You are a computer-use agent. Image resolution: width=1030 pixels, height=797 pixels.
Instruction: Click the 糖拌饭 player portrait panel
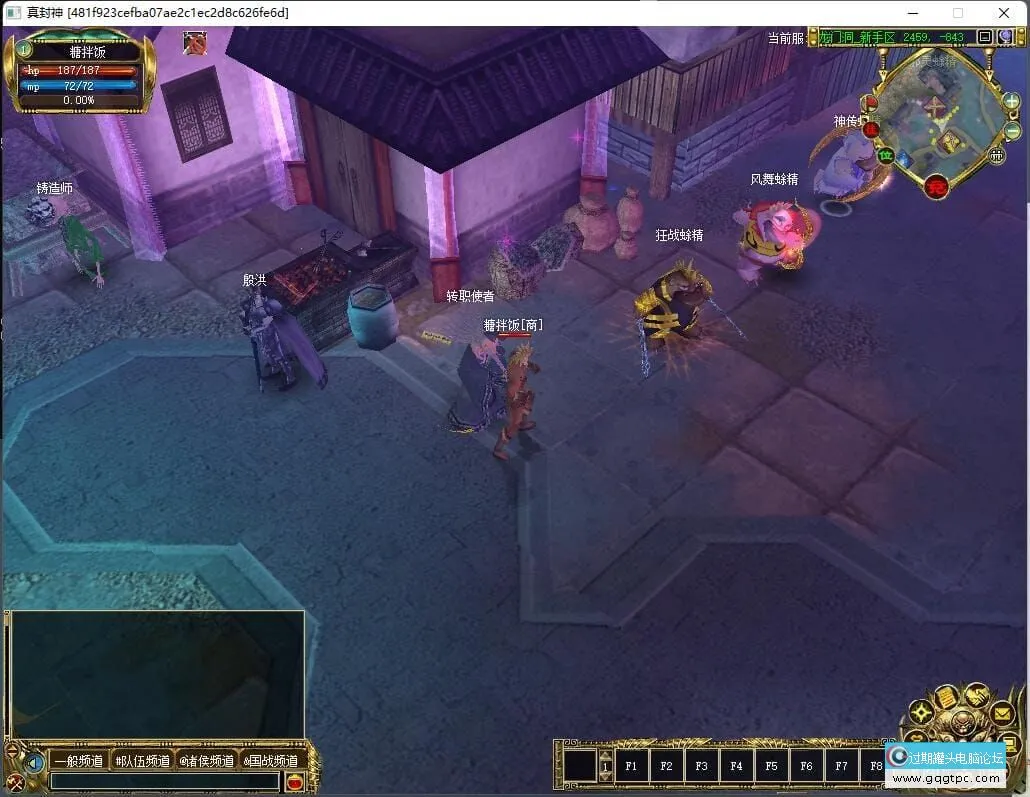click(x=86, y=72)
